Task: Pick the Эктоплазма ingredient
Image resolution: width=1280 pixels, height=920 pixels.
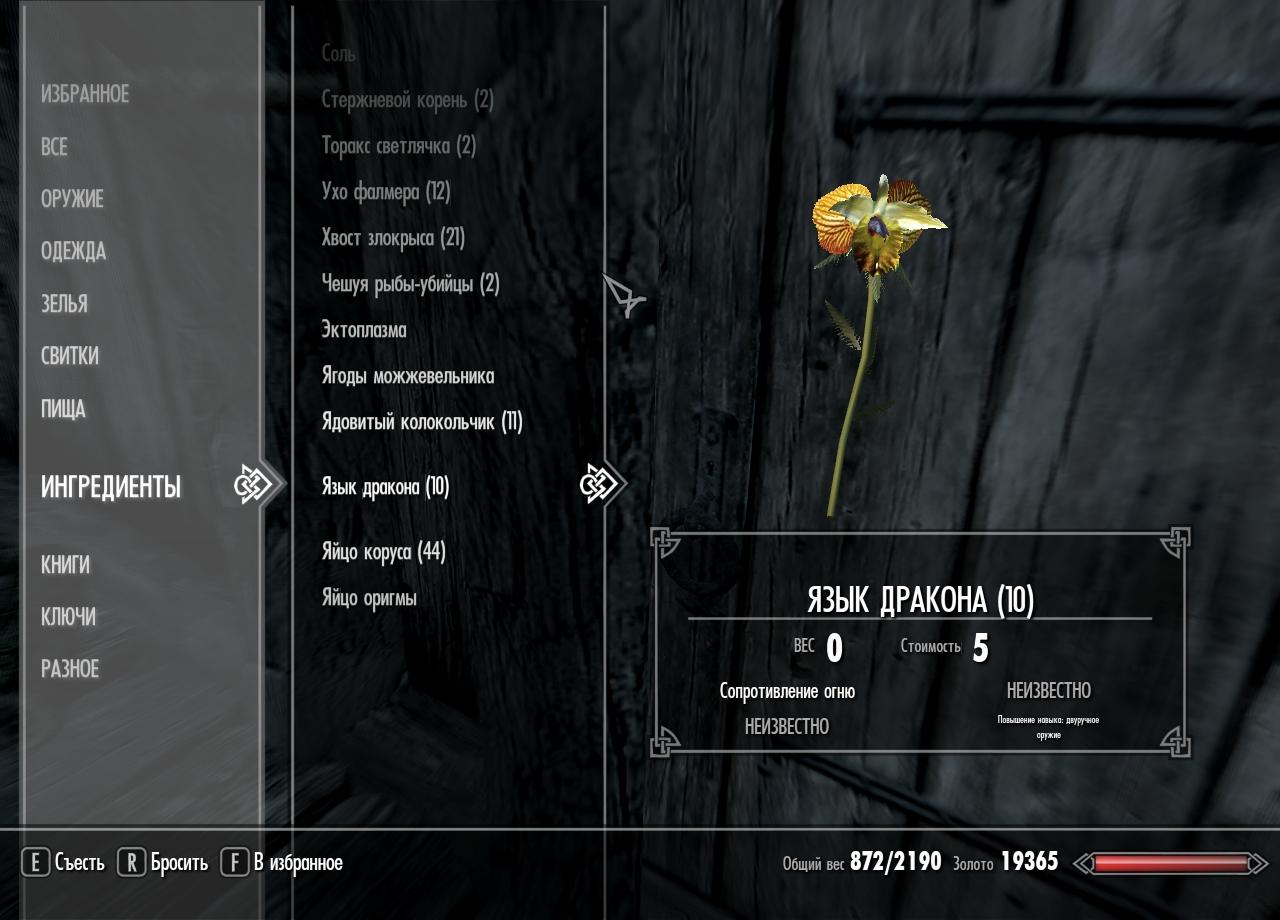Action: pyautogui.click(x=364, y=330)
